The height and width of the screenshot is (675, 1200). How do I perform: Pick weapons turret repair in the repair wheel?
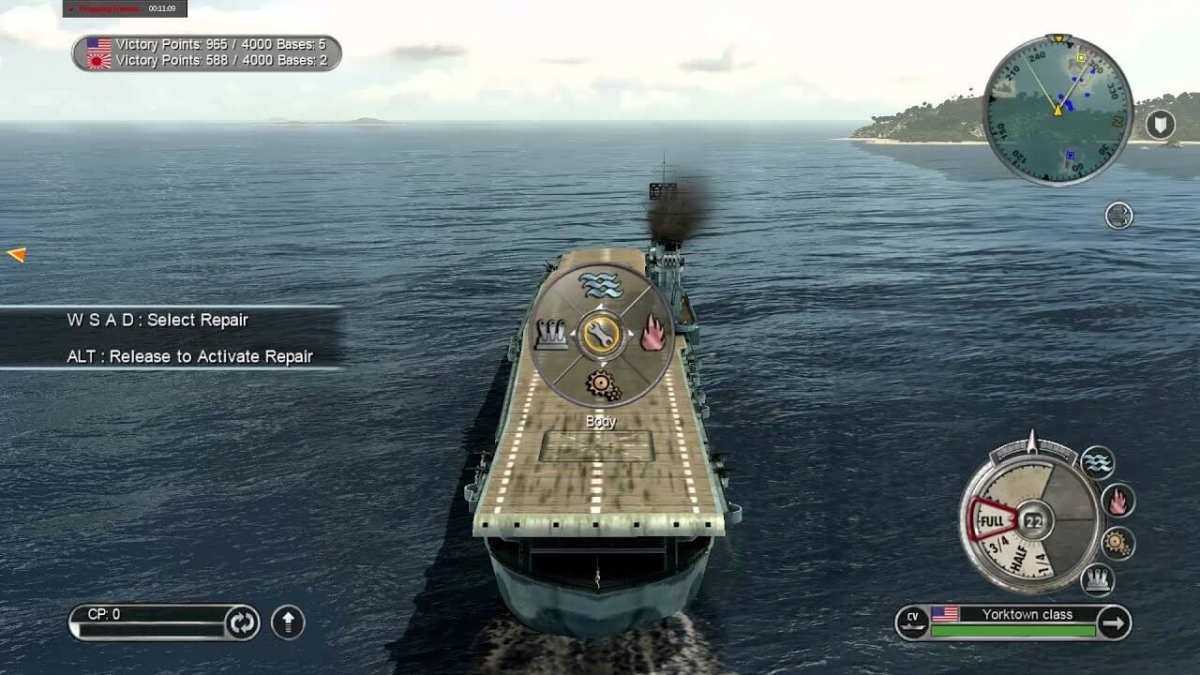coord(551,334)
